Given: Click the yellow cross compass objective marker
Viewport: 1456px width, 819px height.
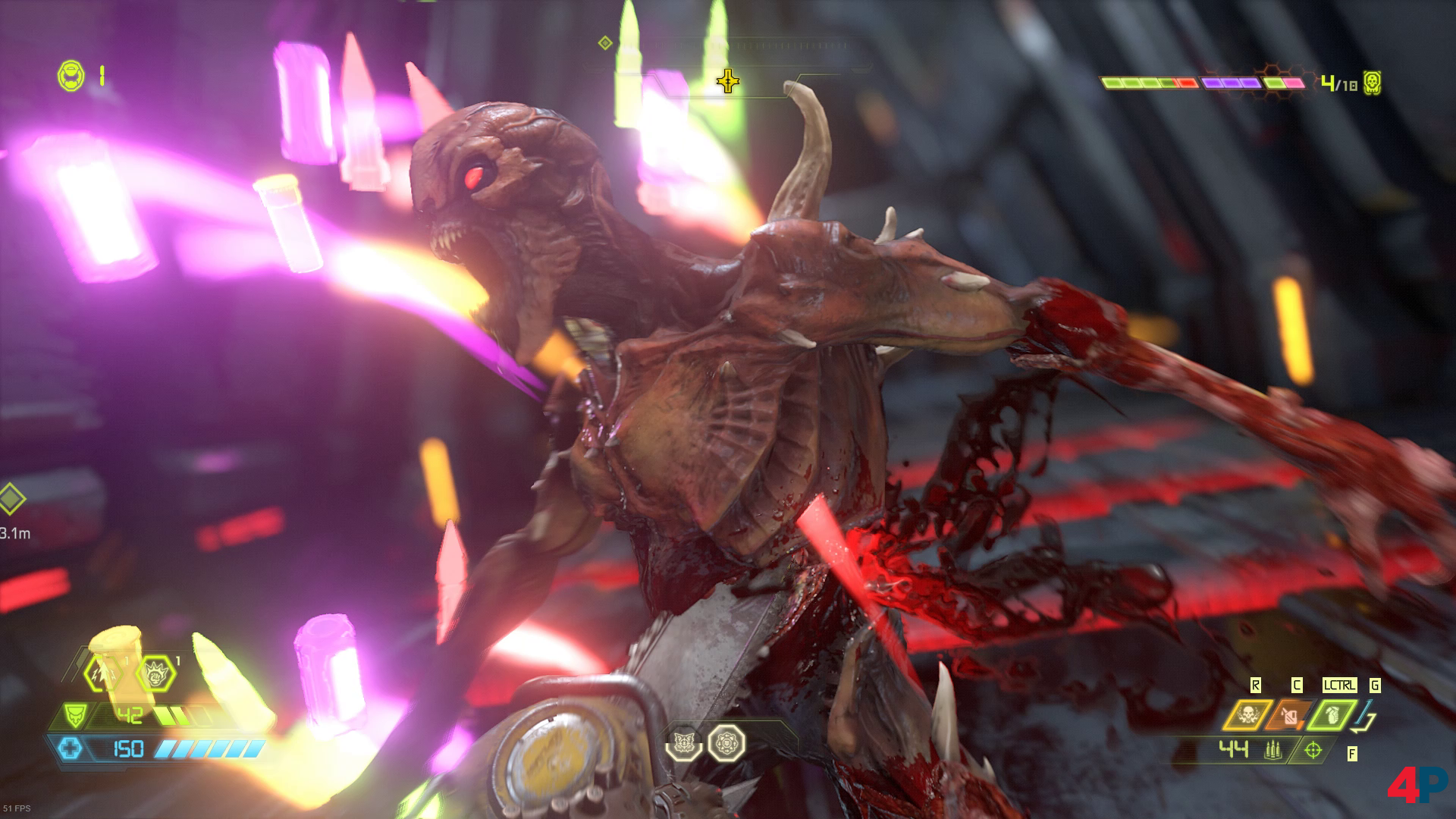Looking at the screenshot, I should (x=727, y=80).
